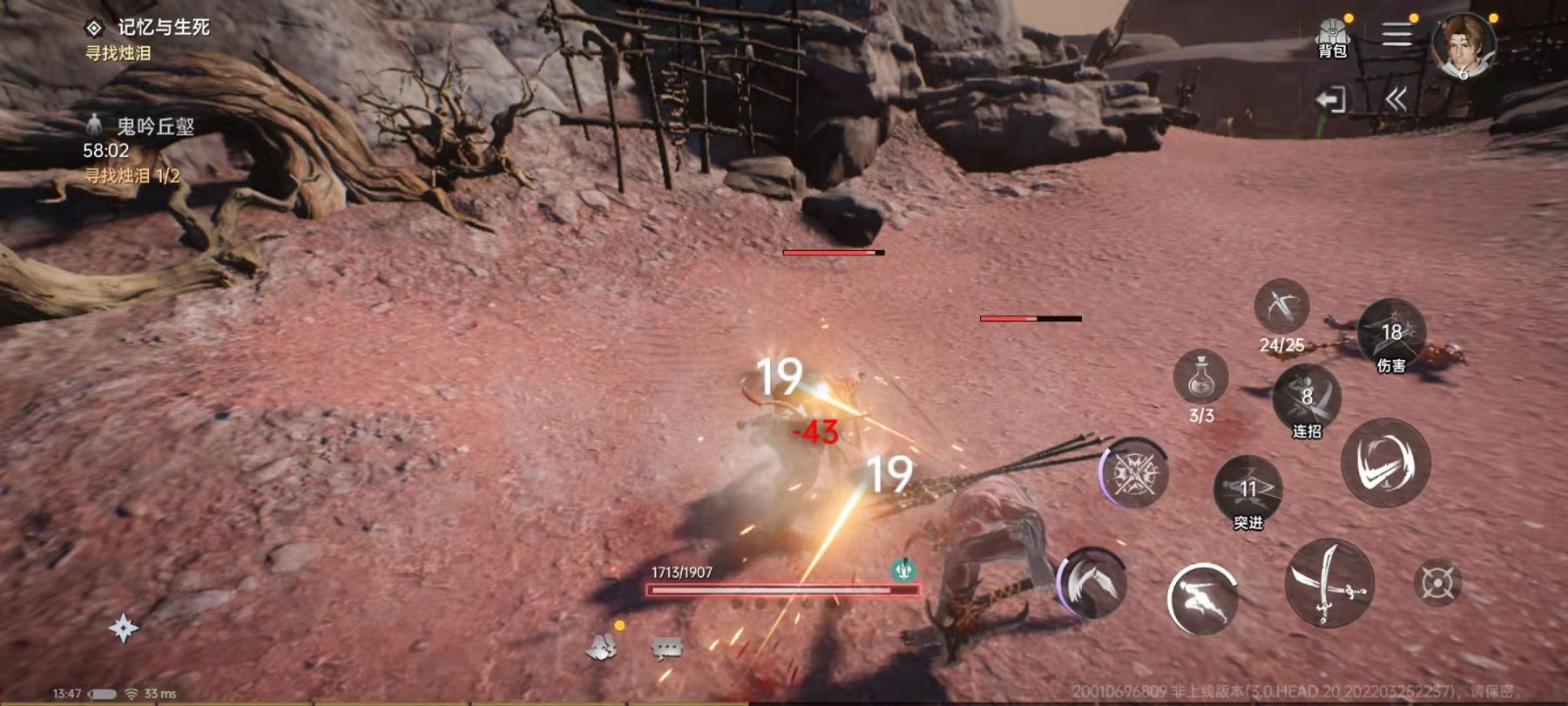The image size is (1568, 706).
Task: Trigger the 连招 combo skill
Action: tap(1307, 398)
